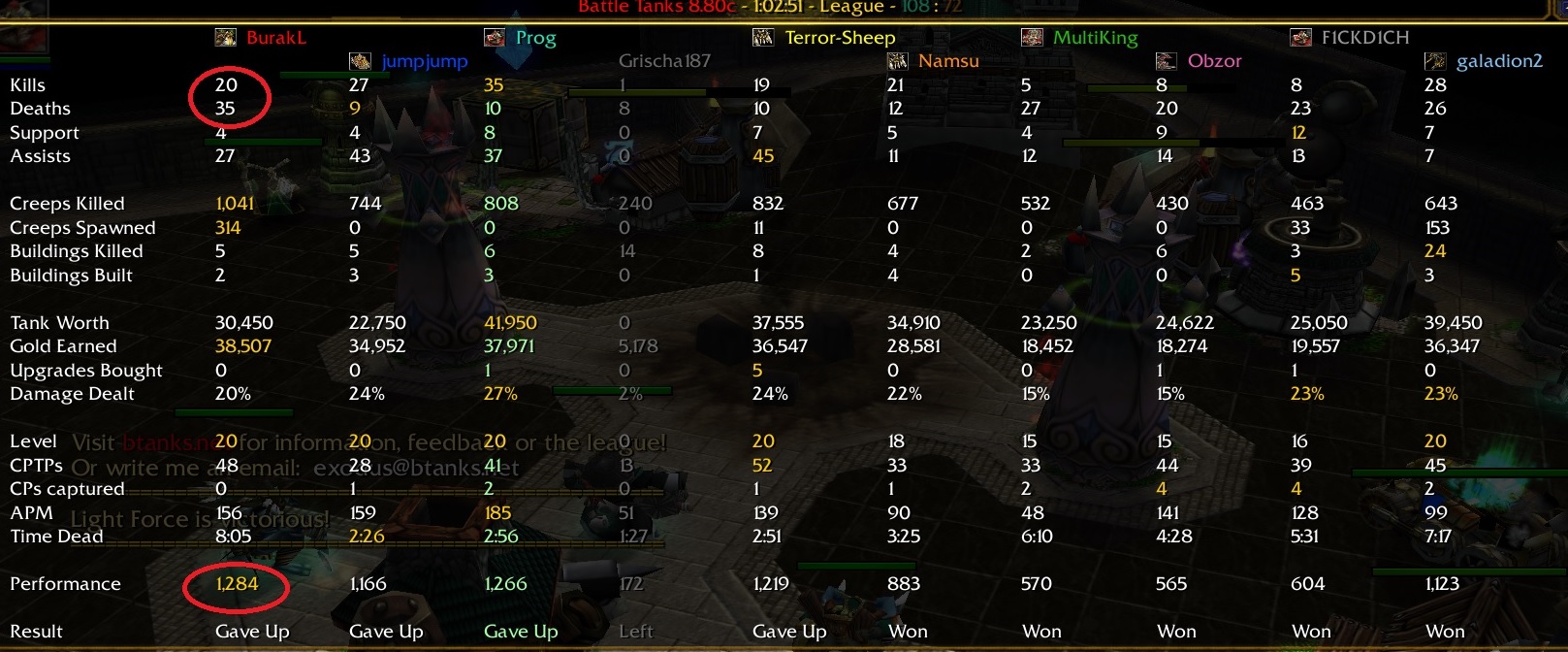The height and width of the screenshot is (652, 1568).
Task: Select player Namsu's name
Action: (947, 61)
